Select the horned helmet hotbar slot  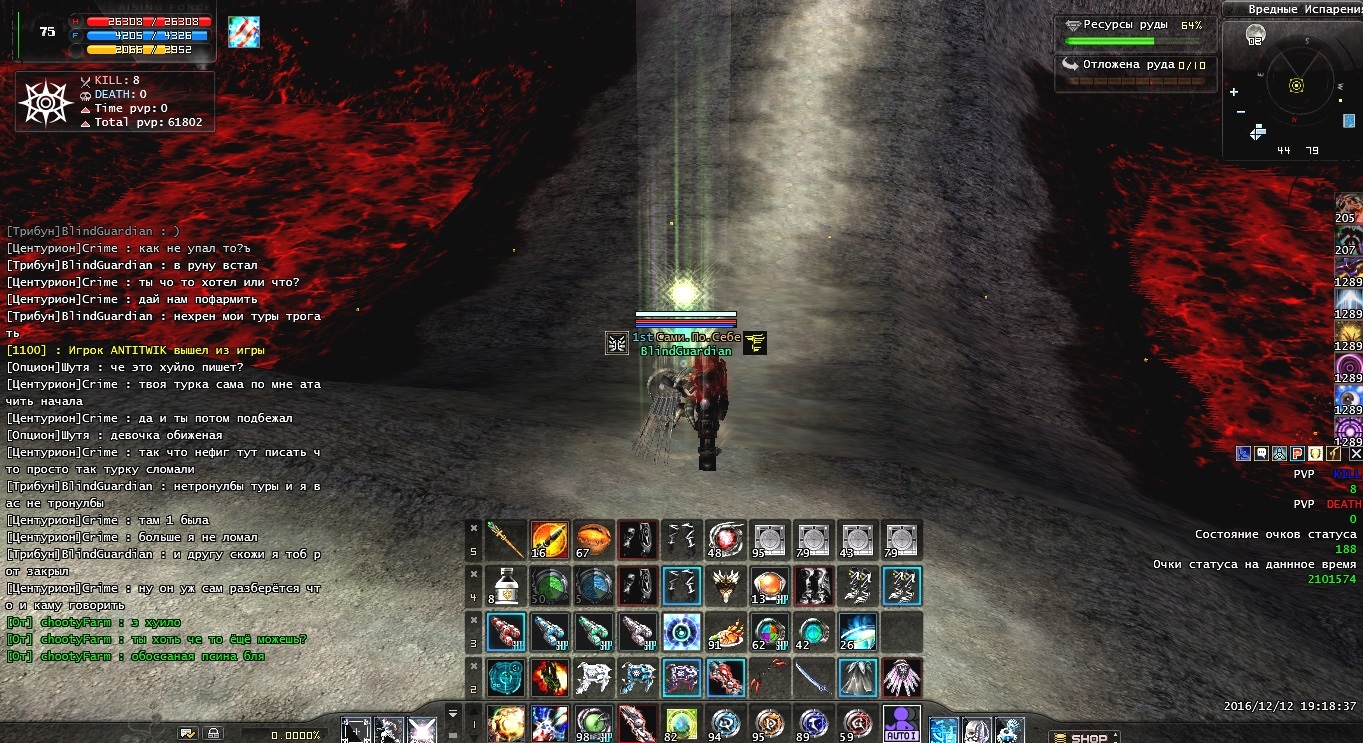(725, 586)
